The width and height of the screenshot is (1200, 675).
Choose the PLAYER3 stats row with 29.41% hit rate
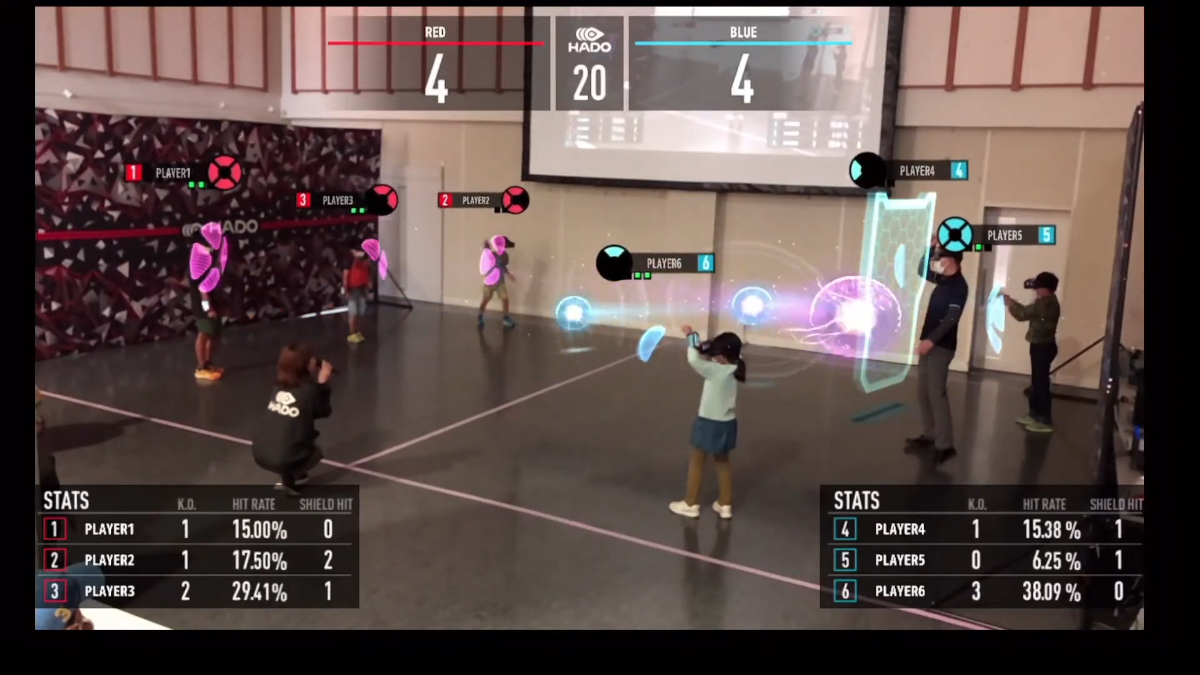[197, 591]
